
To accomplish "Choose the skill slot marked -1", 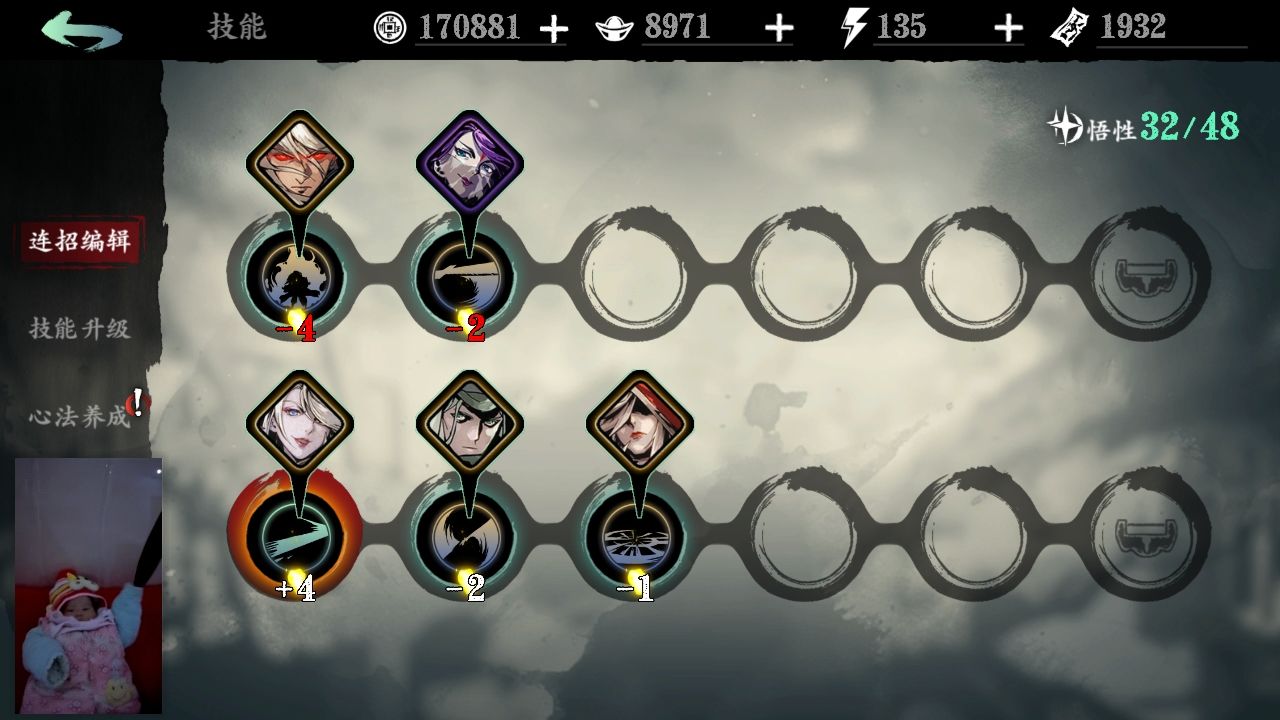I will (635, 533).
